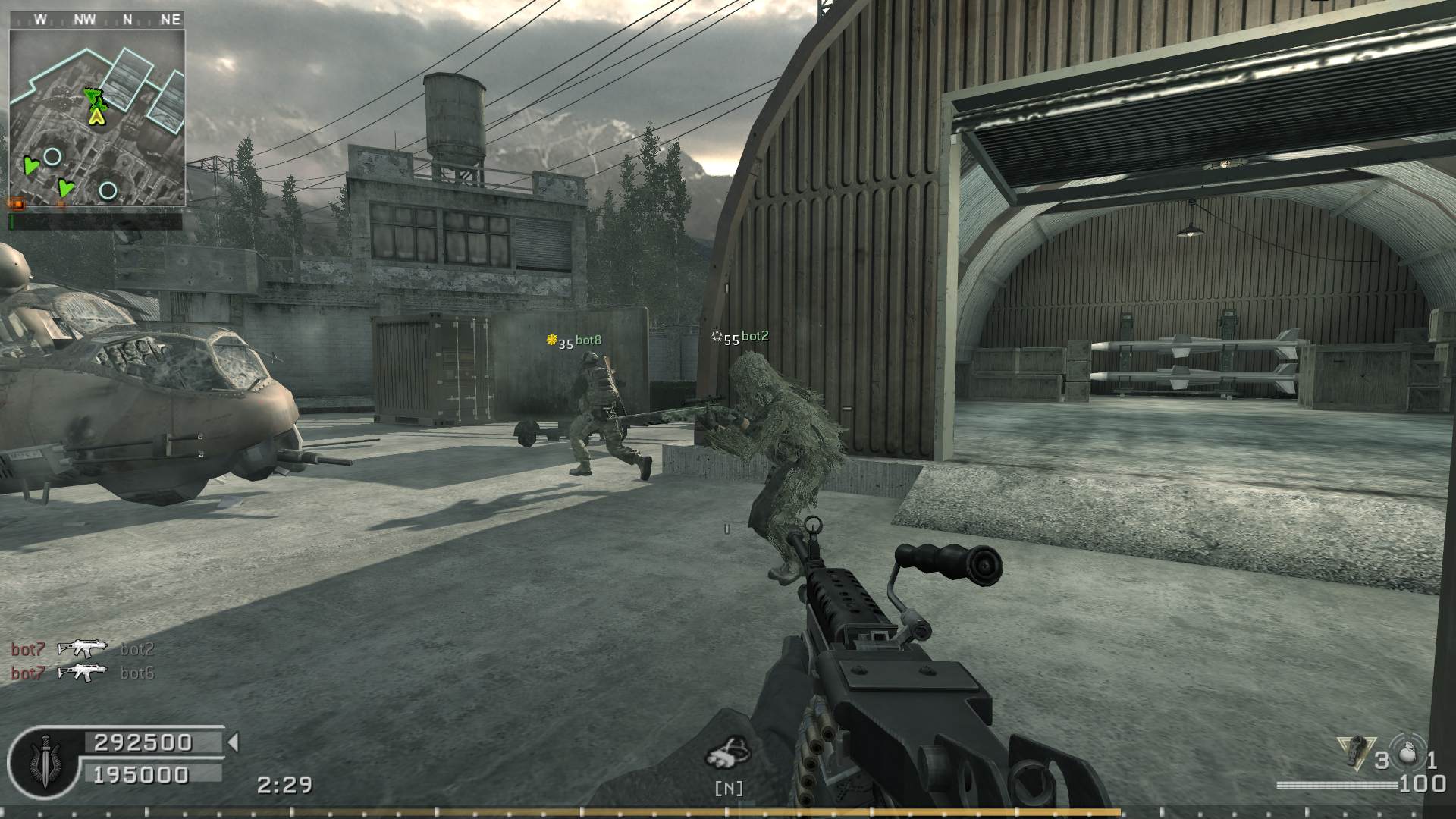This screenshot has width=1456, height=819.
Task: Select the frag grenade icon
Action: (1408, 755)
